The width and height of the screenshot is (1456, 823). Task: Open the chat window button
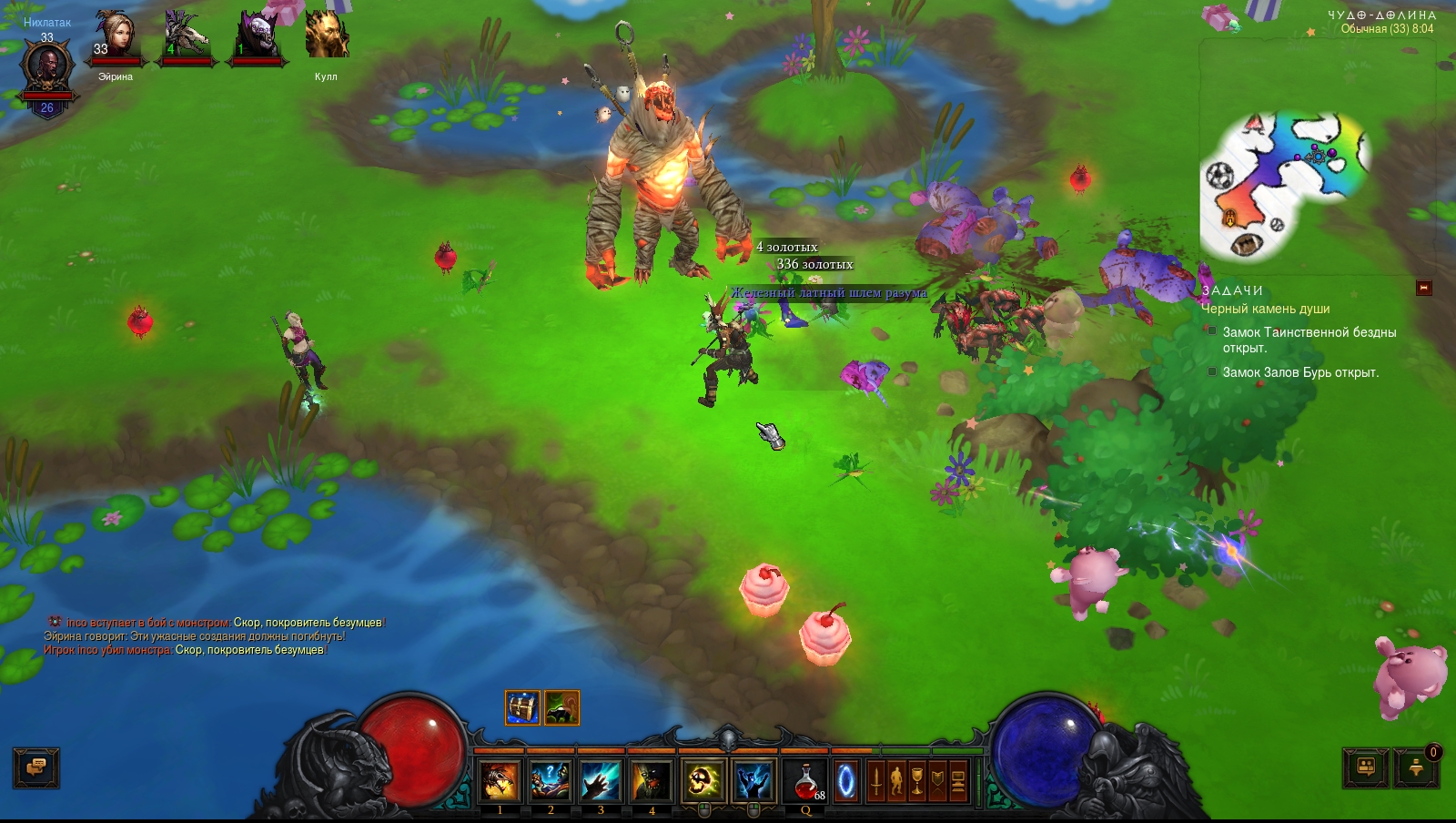tap(36, 767)
